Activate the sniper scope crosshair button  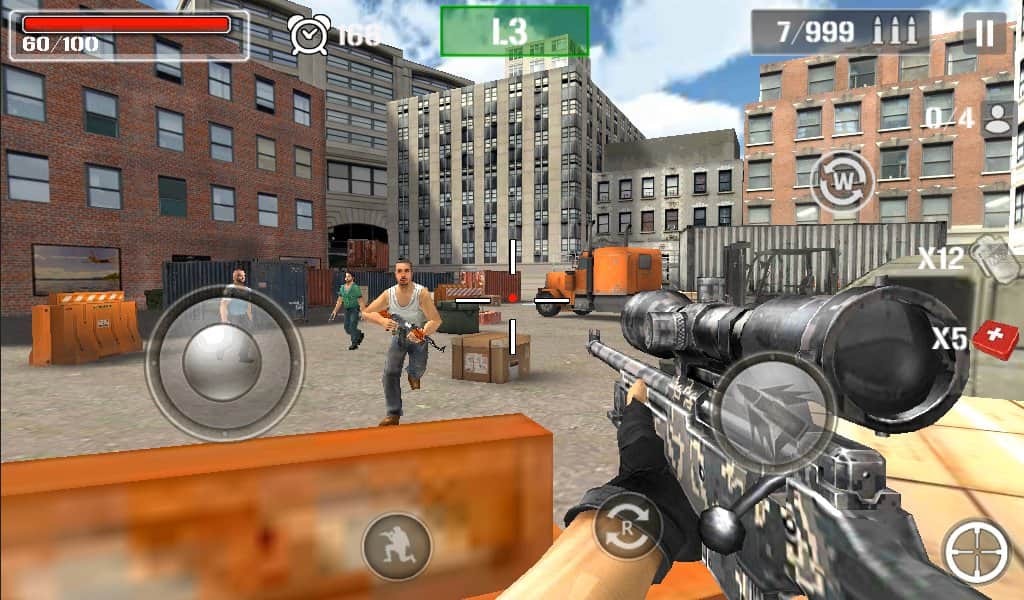(x=976, y=552)
